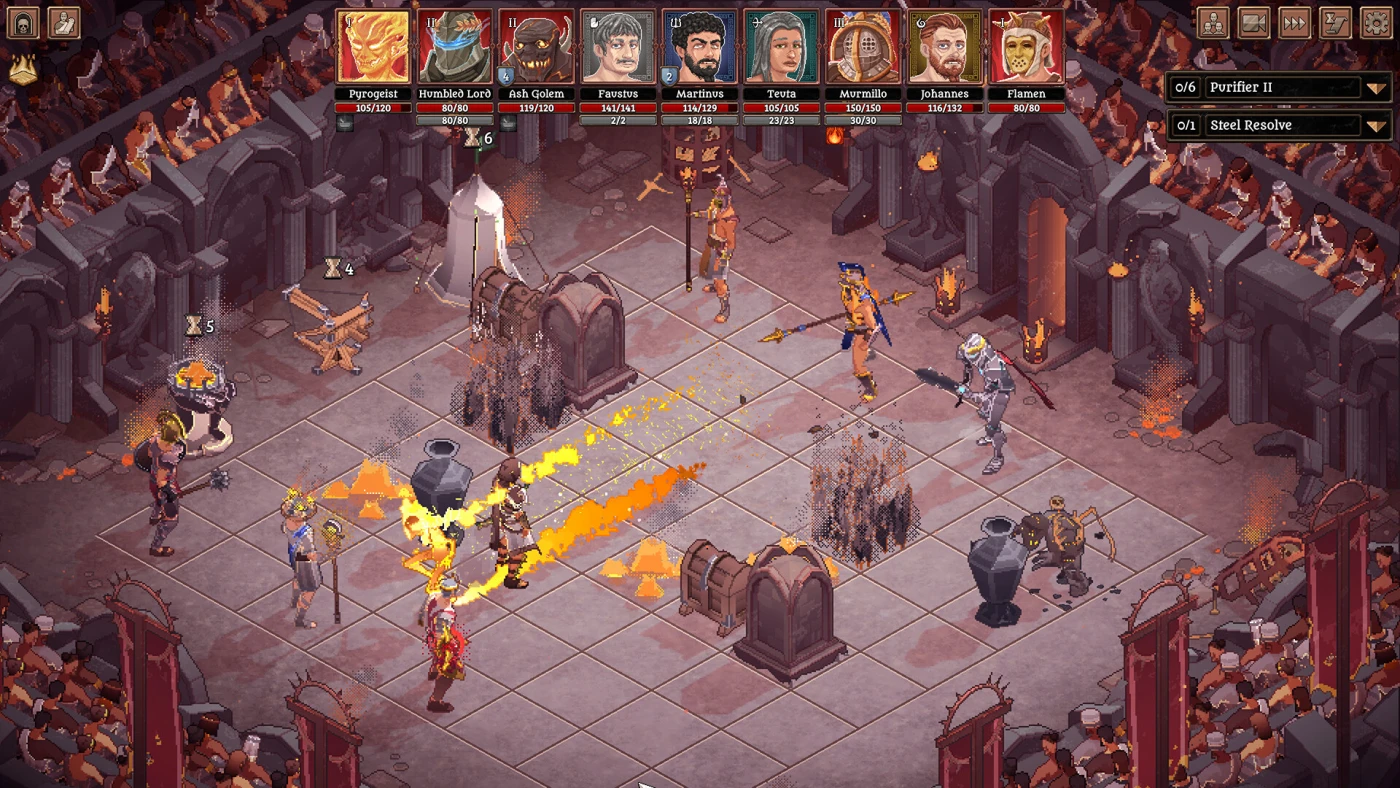1400x788 pixels.
Task: Click Johannes's portrait
Action: pyautogui.click(x=945, y=48)
